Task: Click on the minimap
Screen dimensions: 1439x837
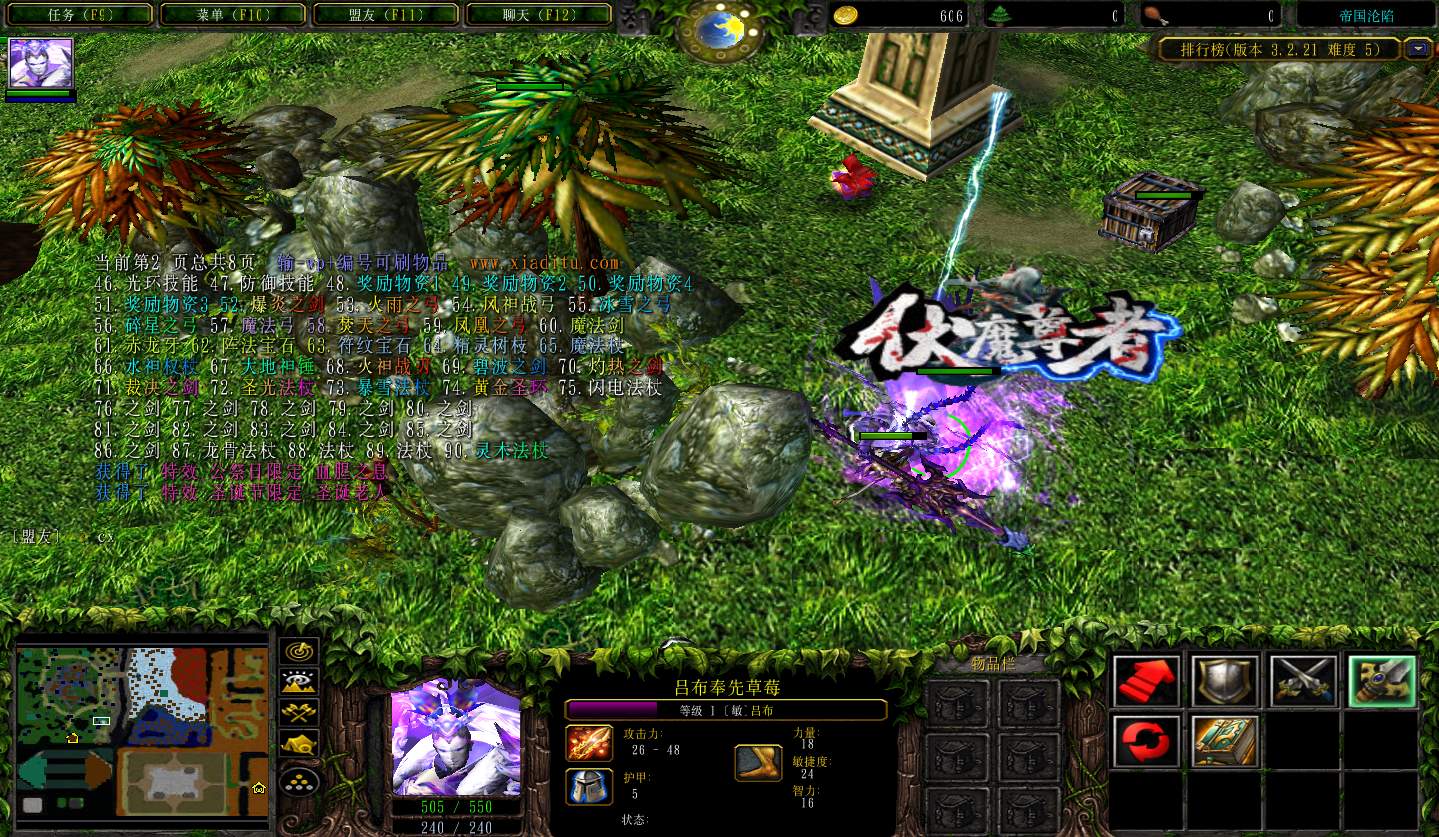Action: [141, 732]
